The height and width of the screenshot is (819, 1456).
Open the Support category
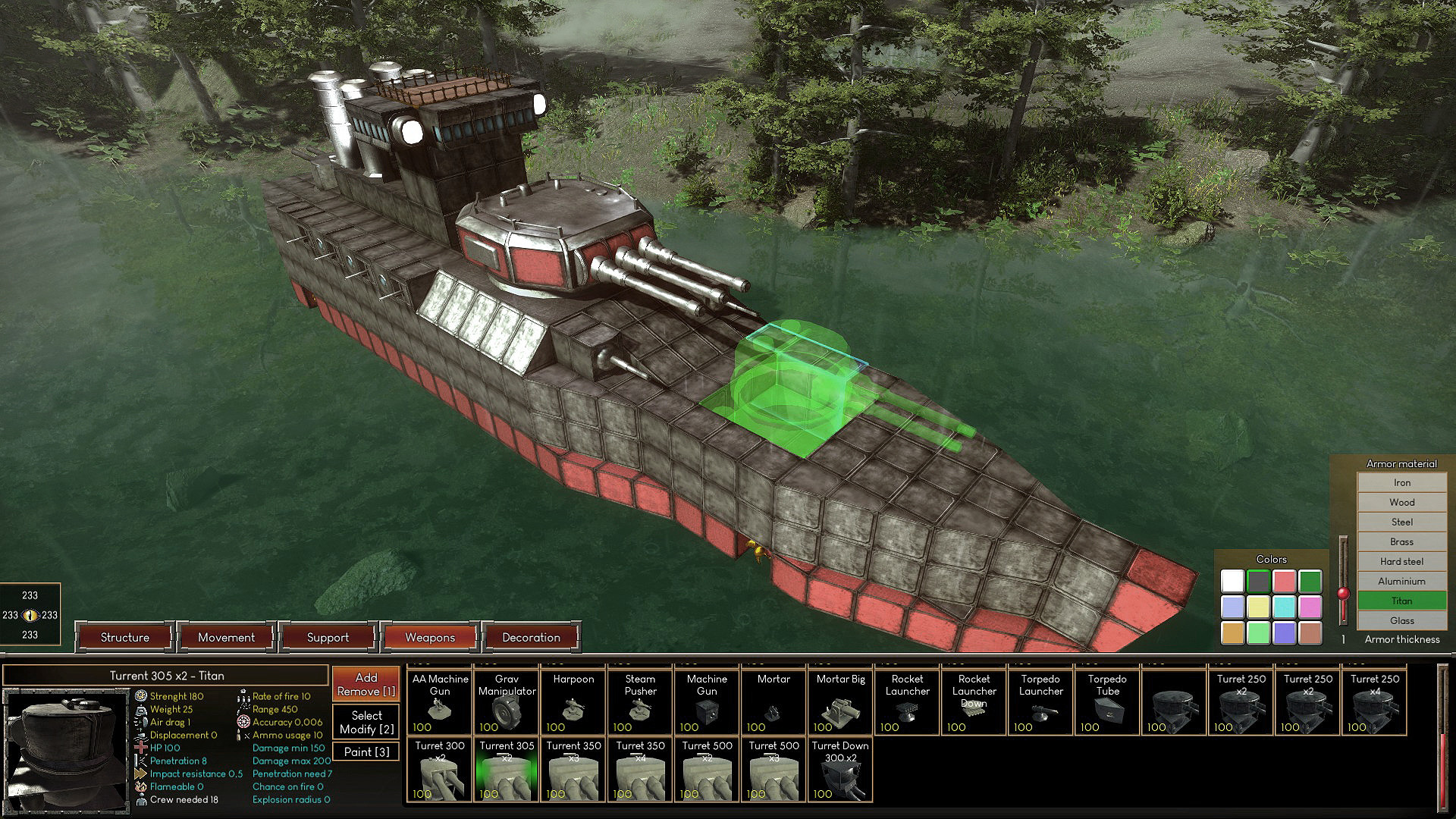(328, 638)
